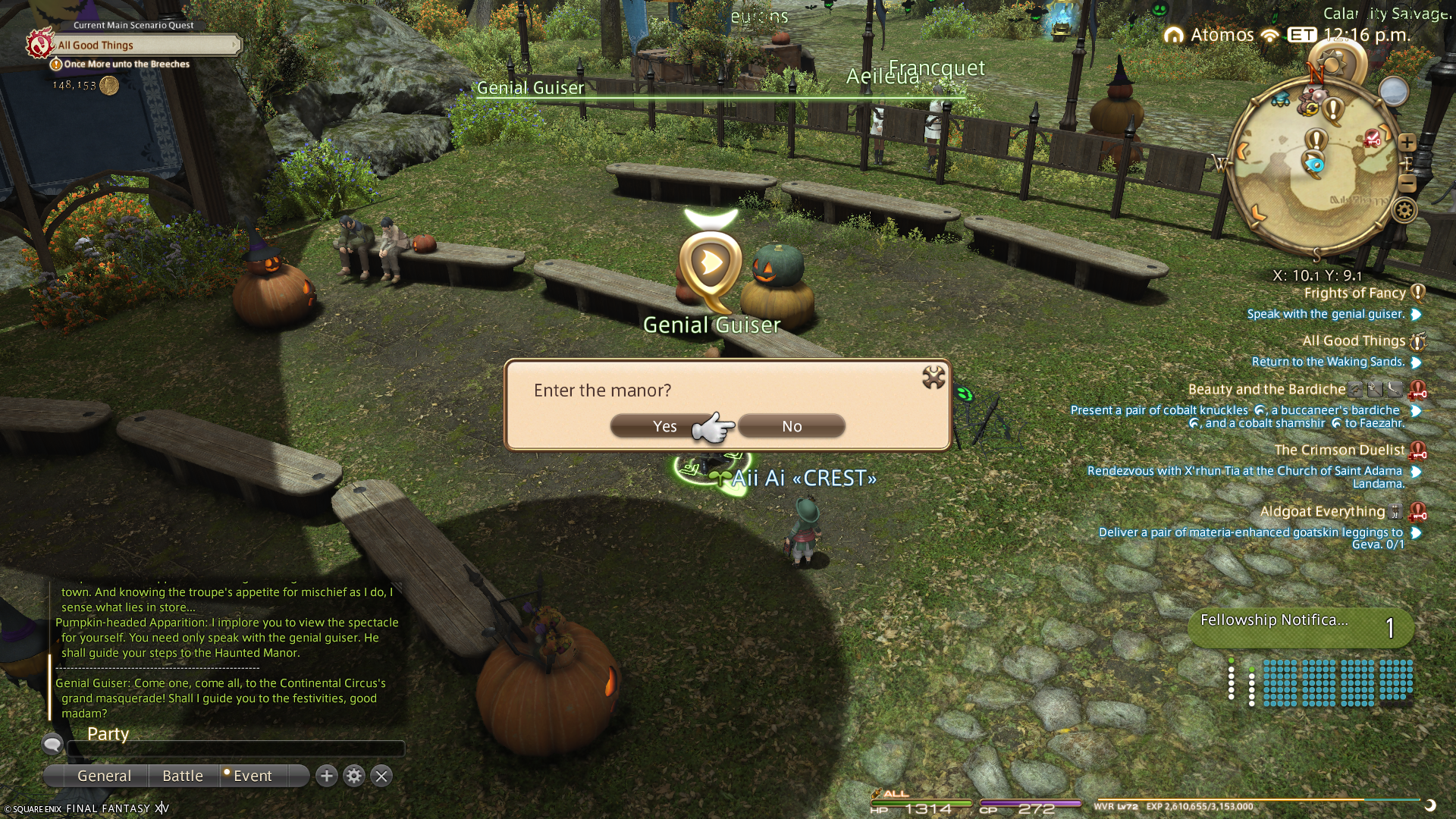Close the Enter the manor dialog
This screenshot has height=819, width=1456.
click(x=934, y=377)
